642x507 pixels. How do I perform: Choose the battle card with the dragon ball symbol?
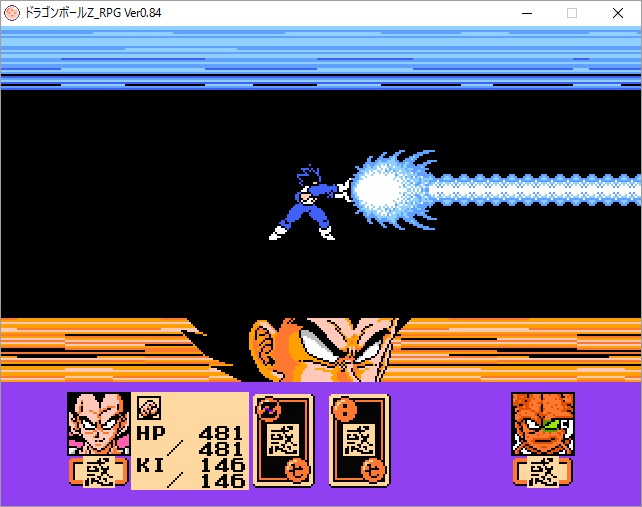(359, 440)
